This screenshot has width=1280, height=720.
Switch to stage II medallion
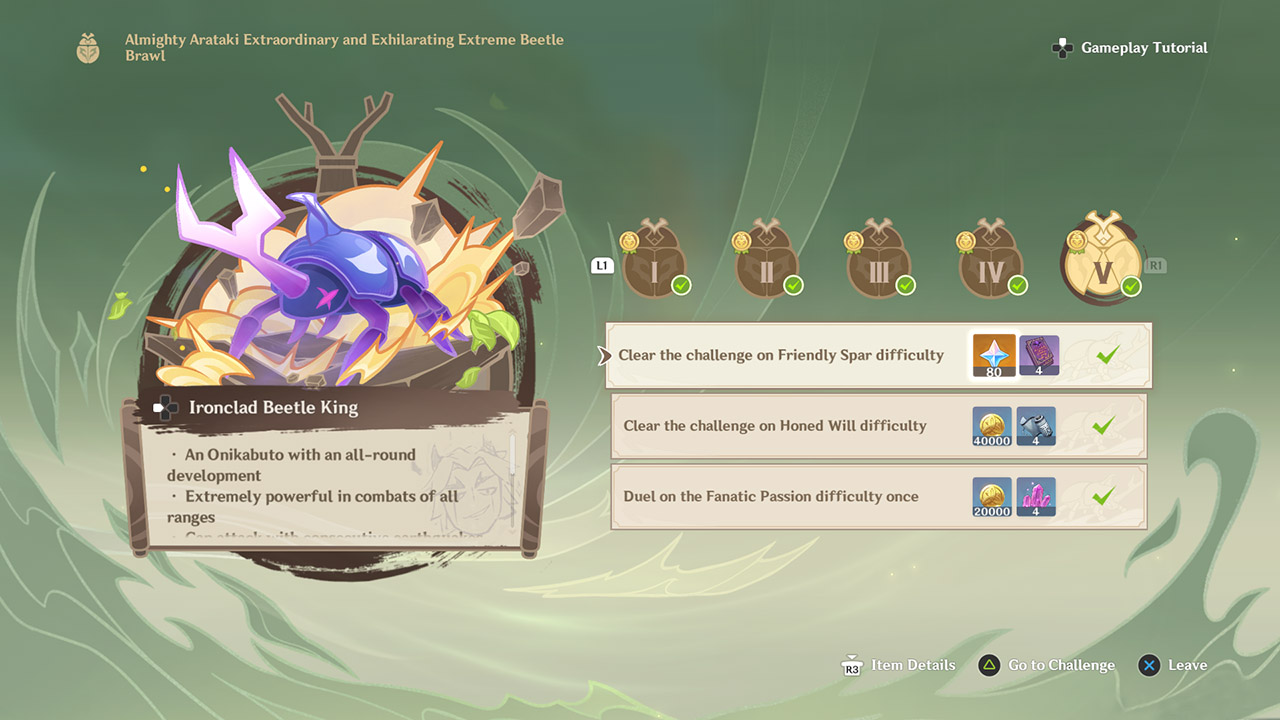[x=766, y=263]
